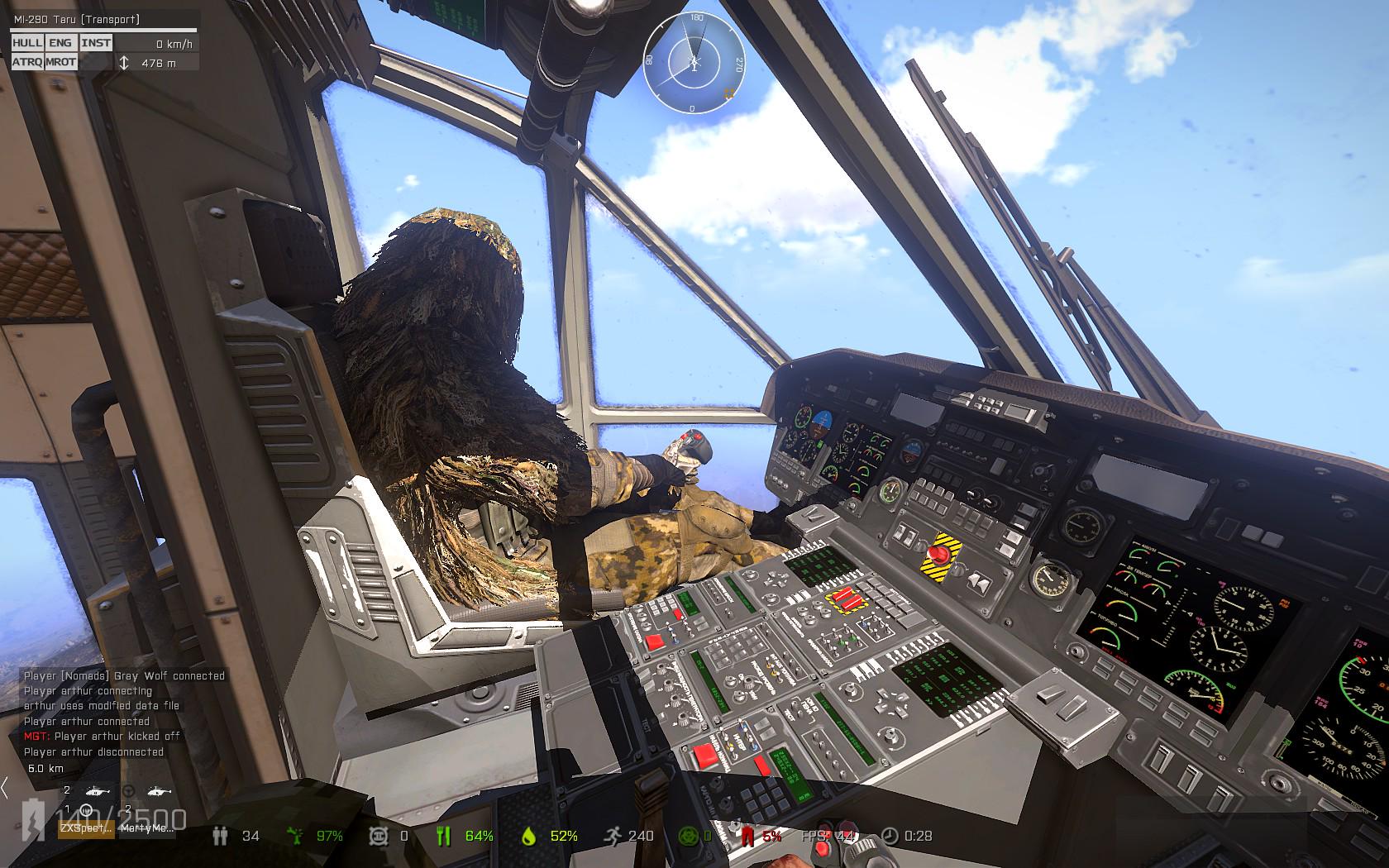
Task: Click the INST instruments status box
Action: tap(96, 42)
